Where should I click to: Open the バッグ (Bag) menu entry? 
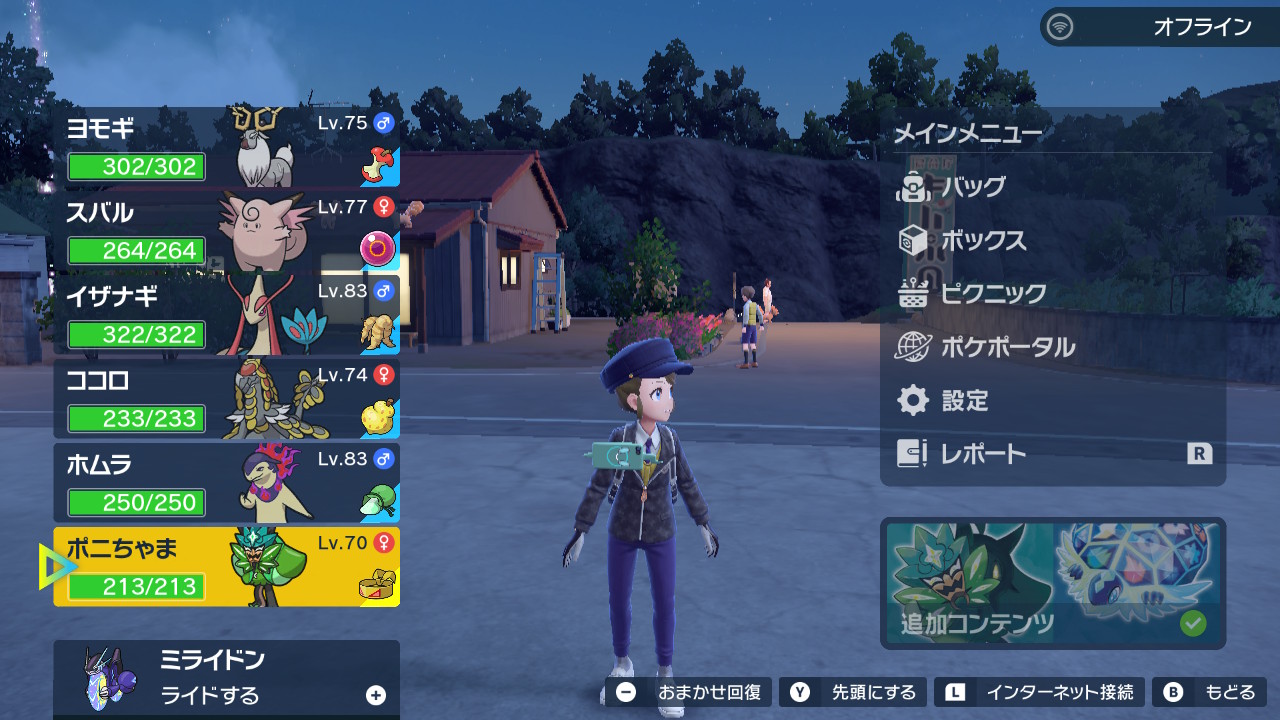click(972, 187)
